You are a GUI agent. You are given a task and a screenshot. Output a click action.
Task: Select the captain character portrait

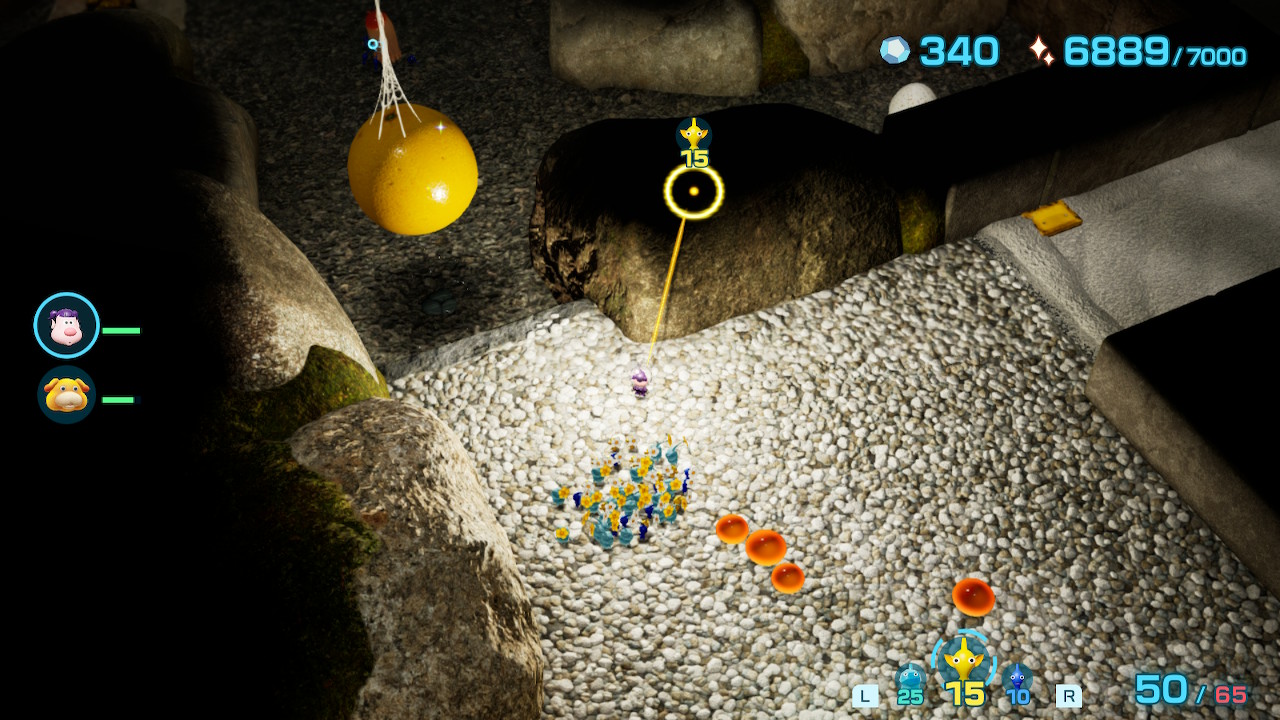tap(66, 325)
